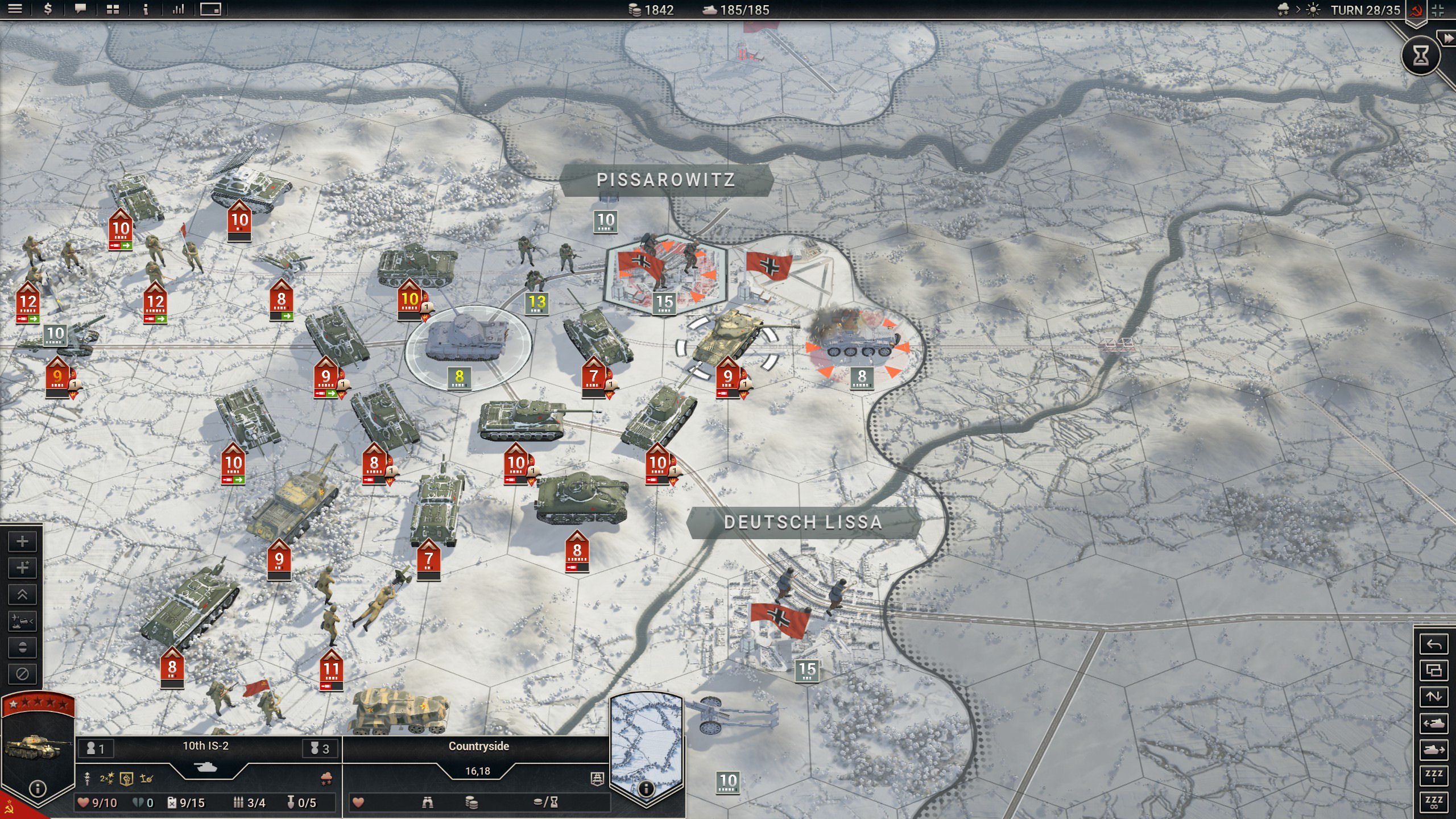Click the plus replacements button

22,541
